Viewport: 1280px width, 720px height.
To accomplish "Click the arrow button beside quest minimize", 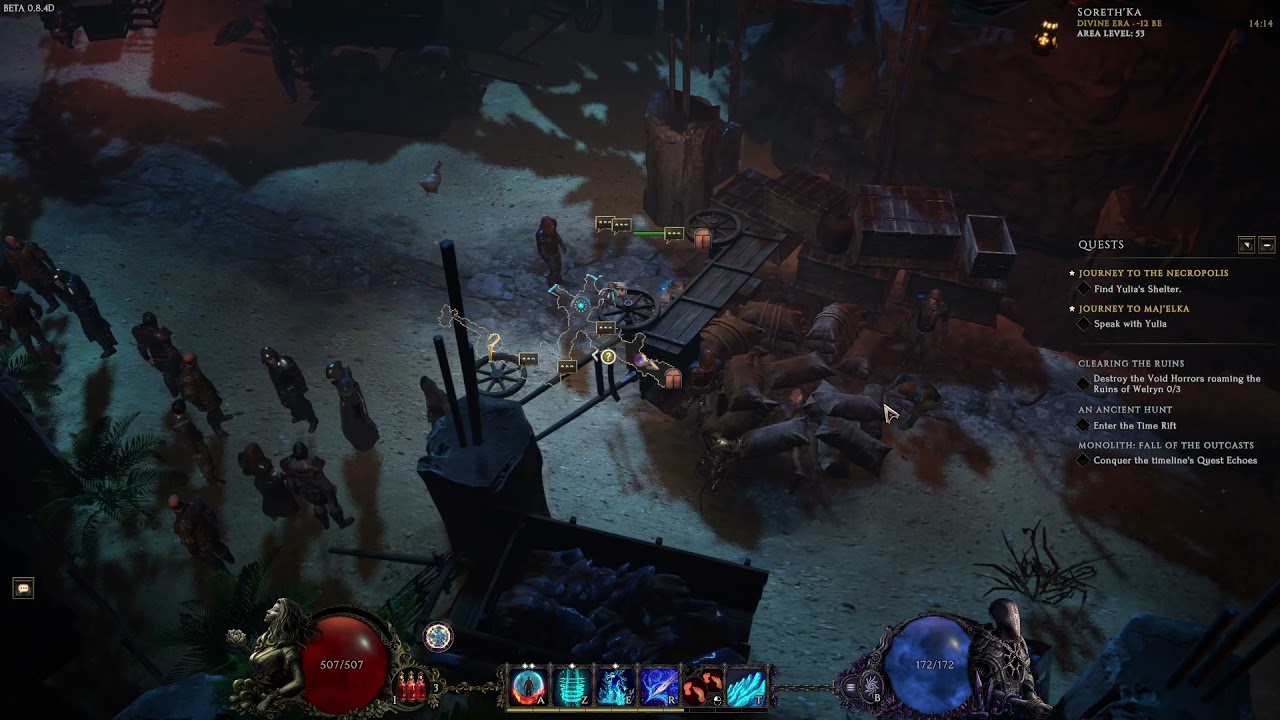I will (x=1246, y=245).
